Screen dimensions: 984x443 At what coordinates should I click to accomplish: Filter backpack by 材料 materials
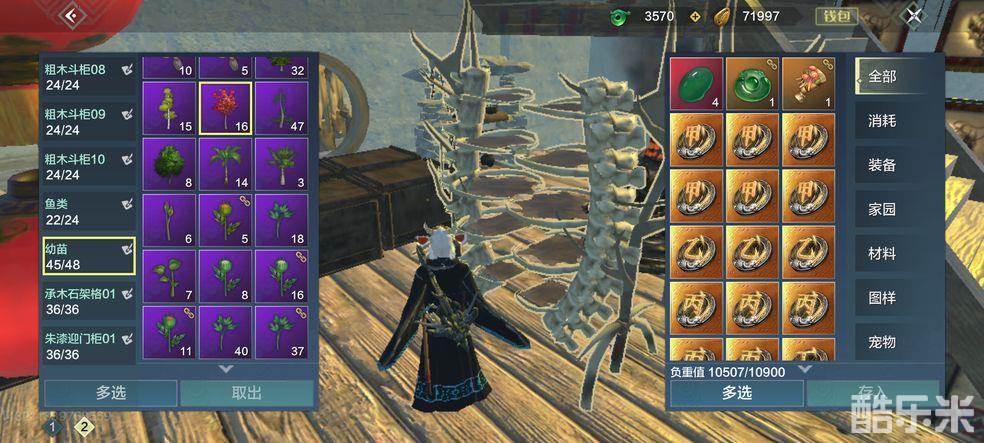tap(882, 254)
